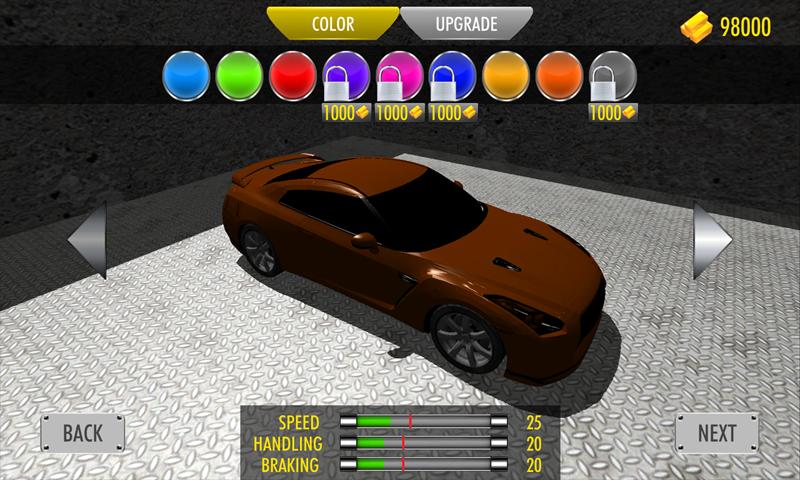Apply the red paint color
The image size is (800, 480).
point(295,75)
